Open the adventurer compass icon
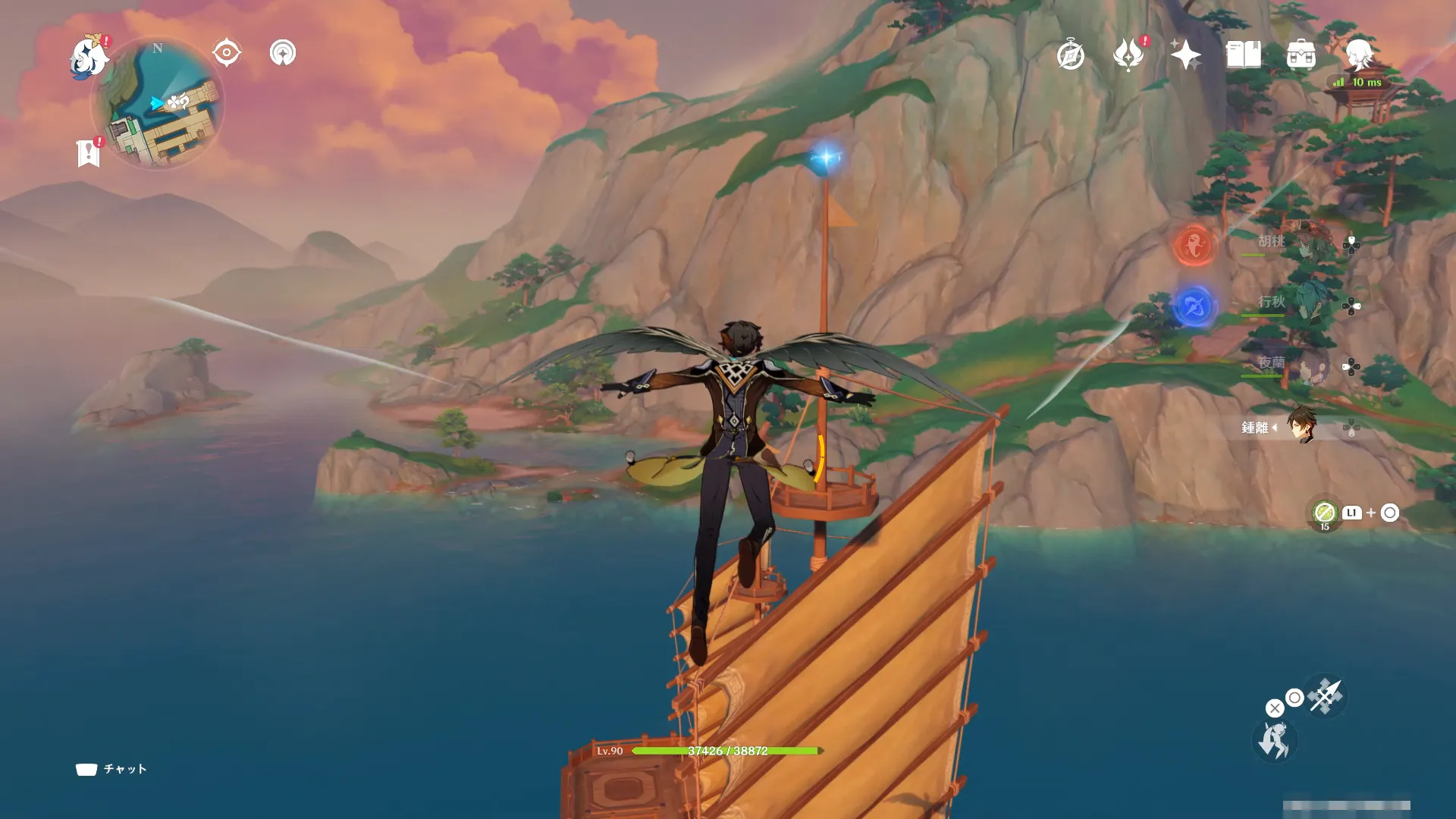This screenshot has width=1456, height=819. click(x=1070, y=55)
